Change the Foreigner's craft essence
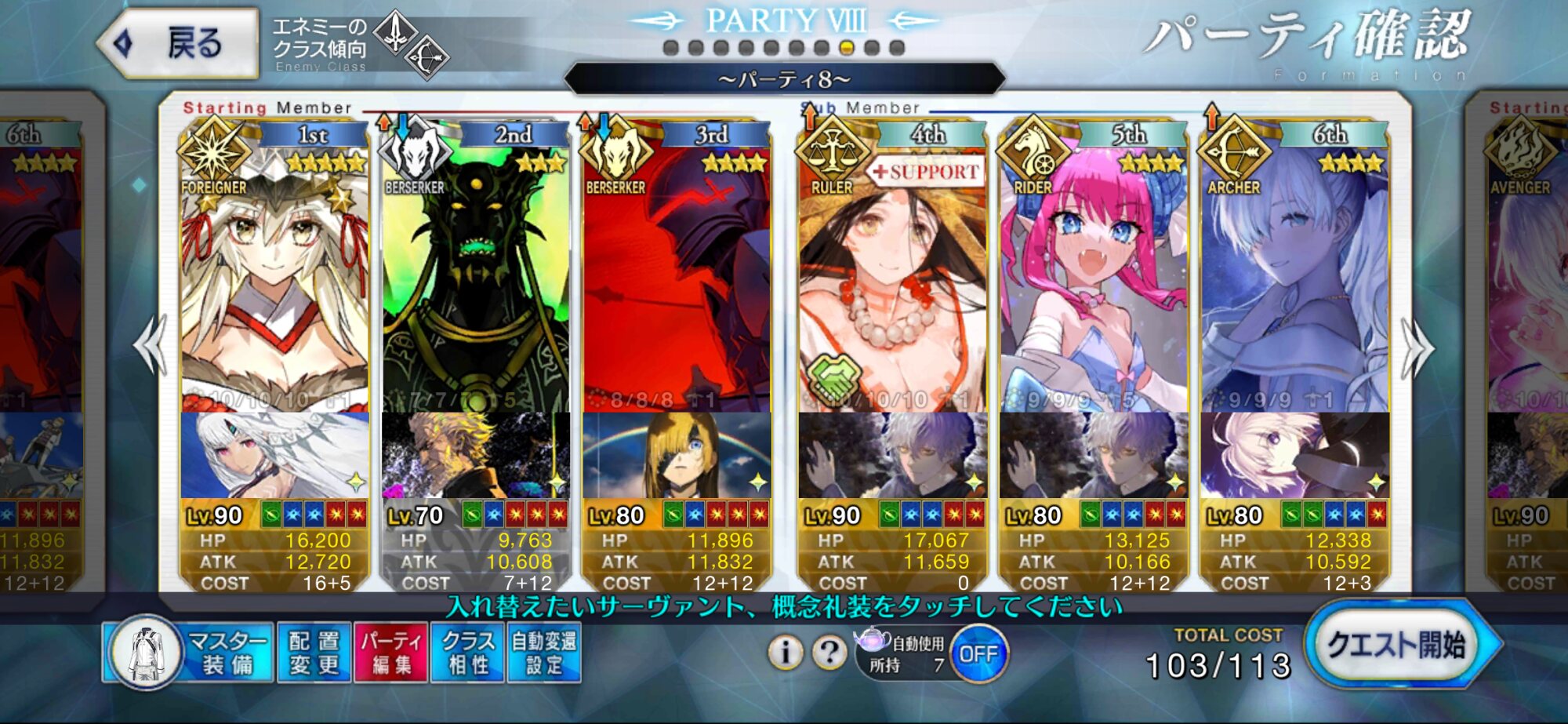This screenshot has height=724, width=1568. (274, 455)
